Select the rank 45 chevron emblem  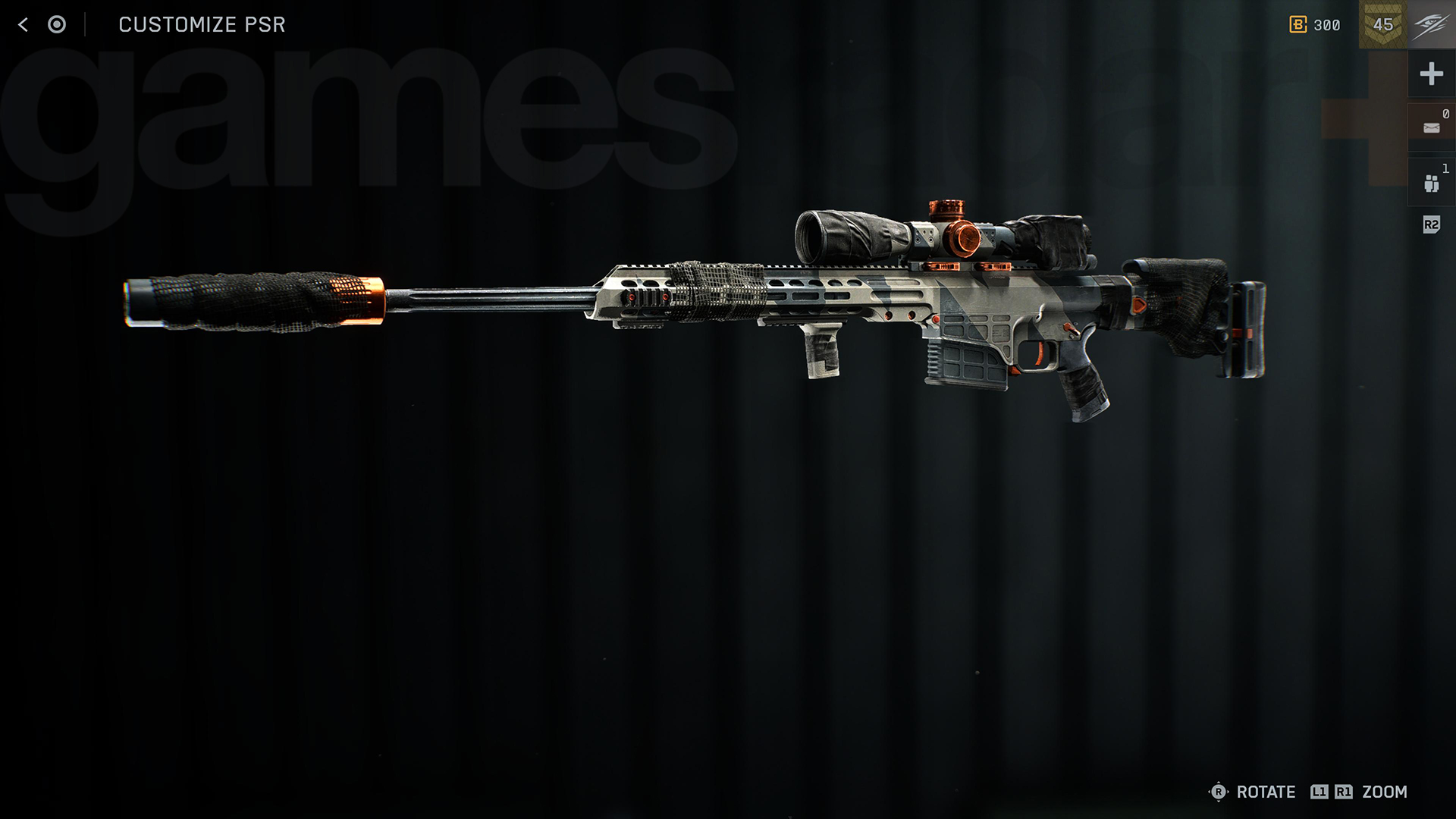click(1383, 25)
